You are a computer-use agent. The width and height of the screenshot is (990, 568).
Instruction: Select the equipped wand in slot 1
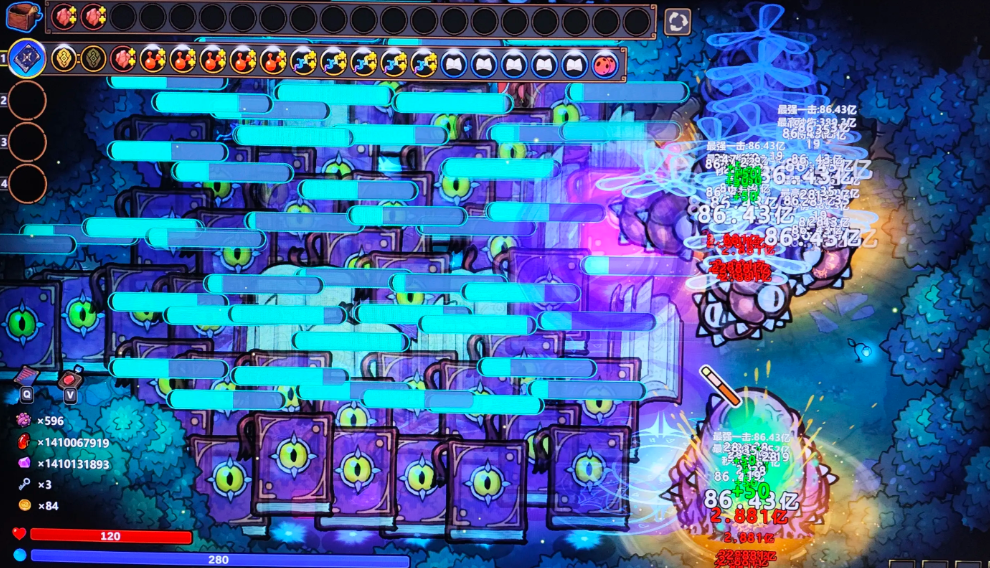26,59
